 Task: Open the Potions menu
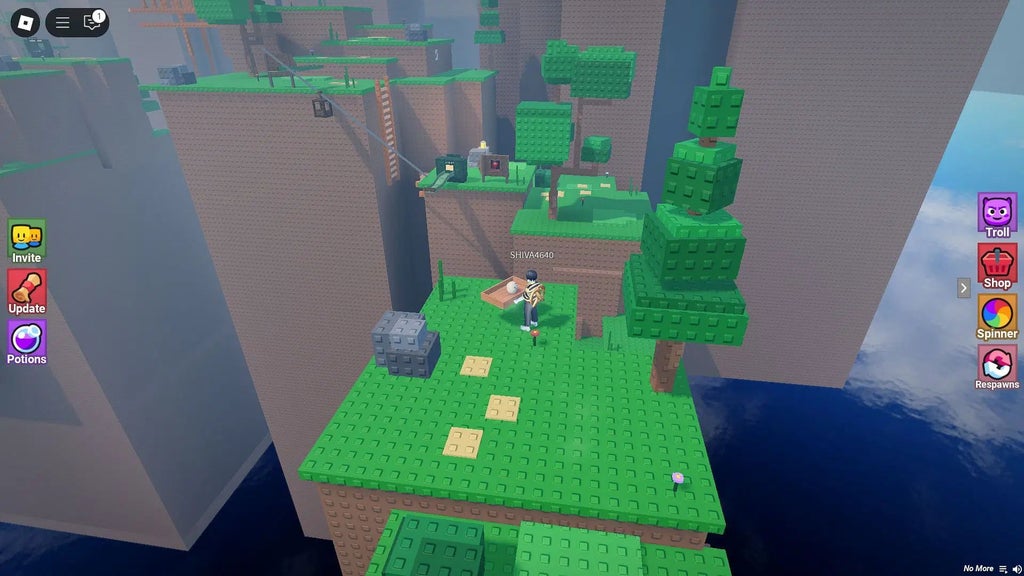click(x=27, y=341)
